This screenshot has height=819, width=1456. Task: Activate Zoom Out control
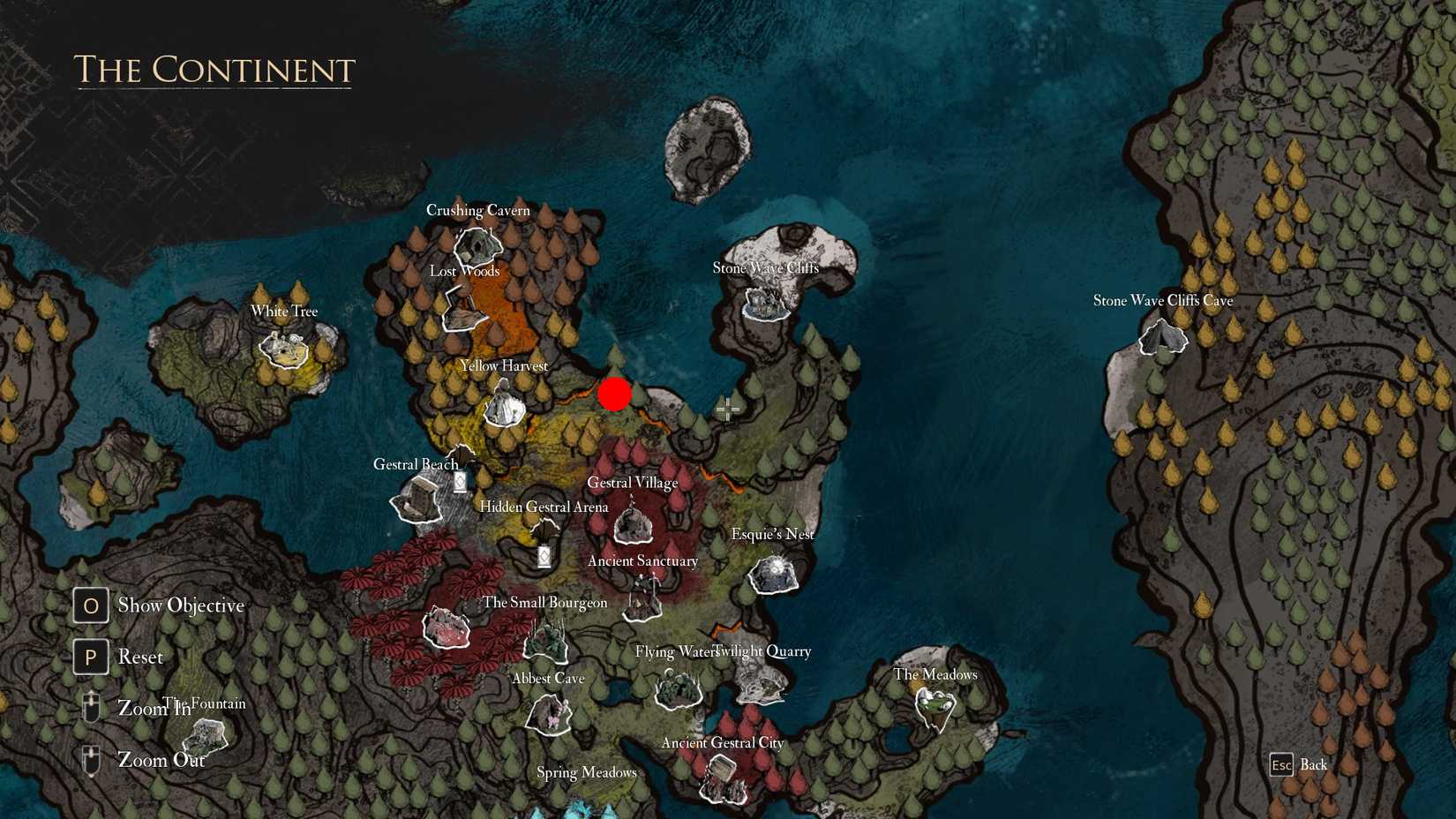(90, 758)
